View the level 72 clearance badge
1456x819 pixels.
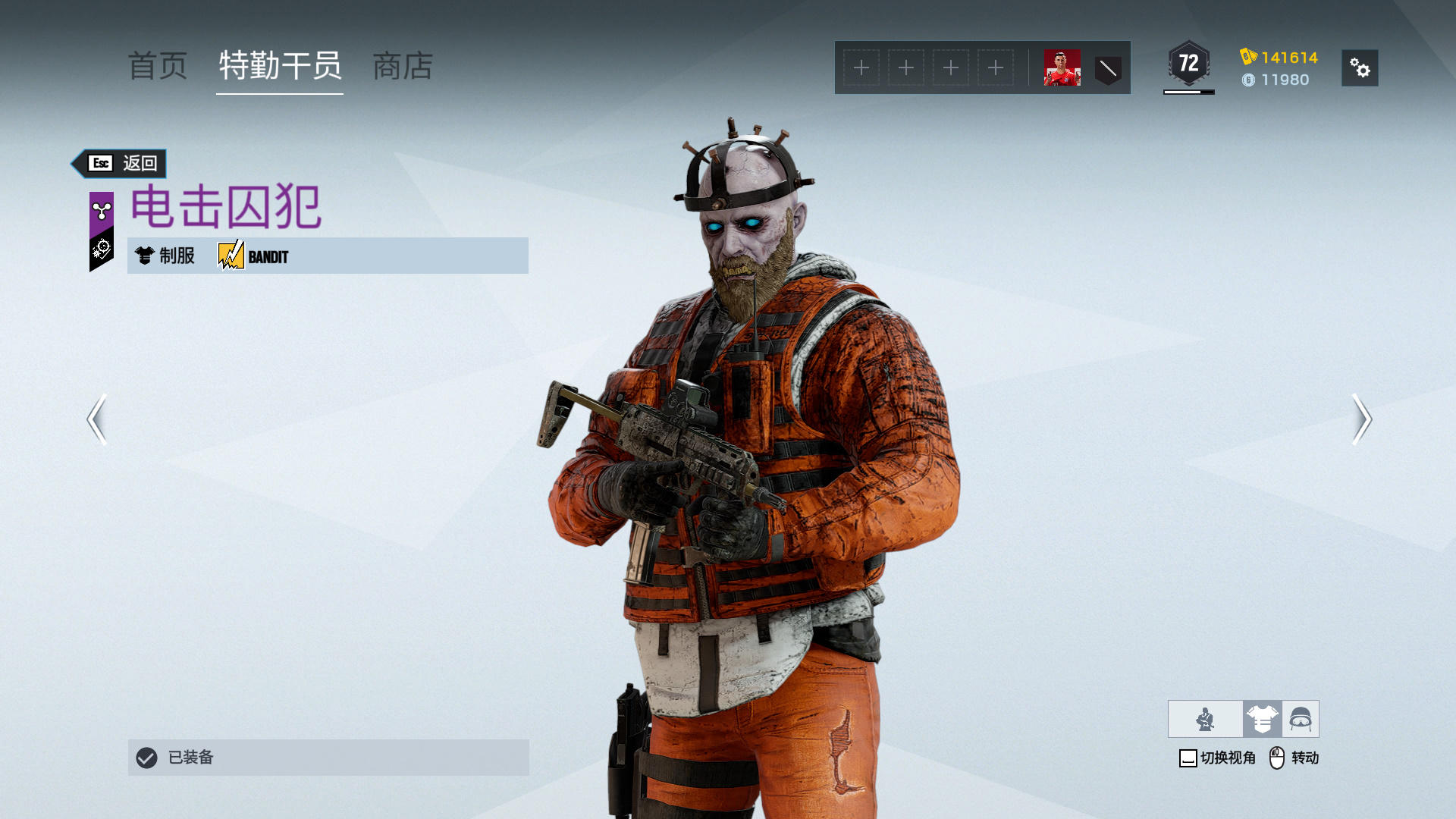tap(1188, 64)
